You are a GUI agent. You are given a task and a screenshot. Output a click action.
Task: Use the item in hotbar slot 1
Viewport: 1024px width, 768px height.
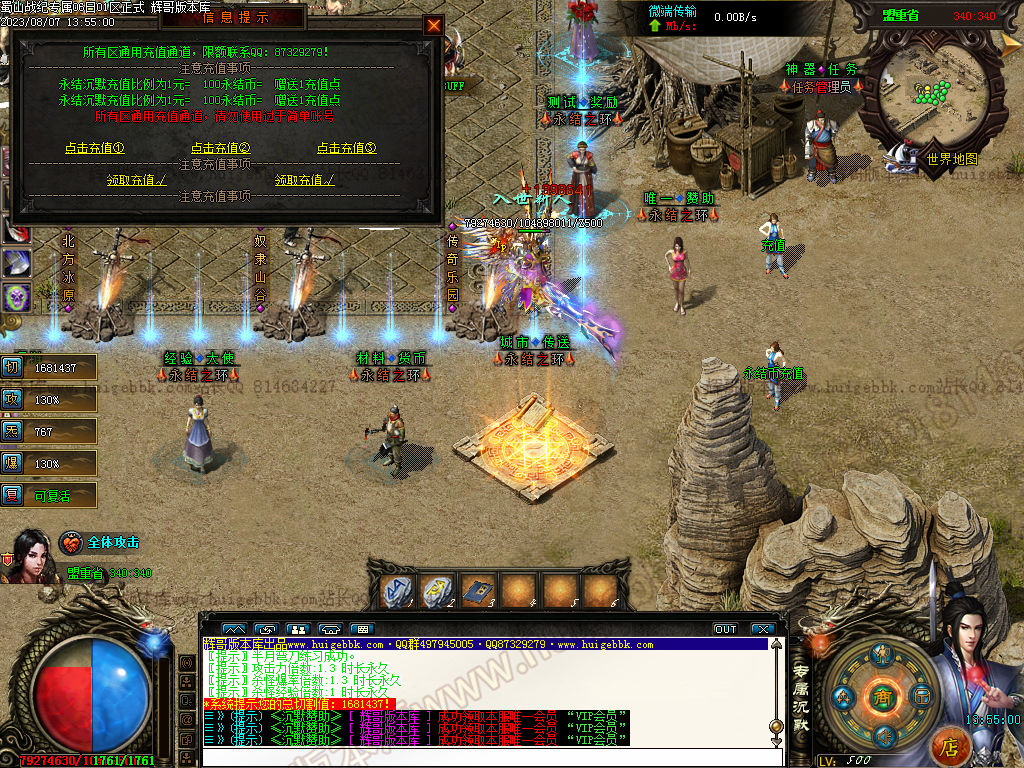tap(402, 591)
